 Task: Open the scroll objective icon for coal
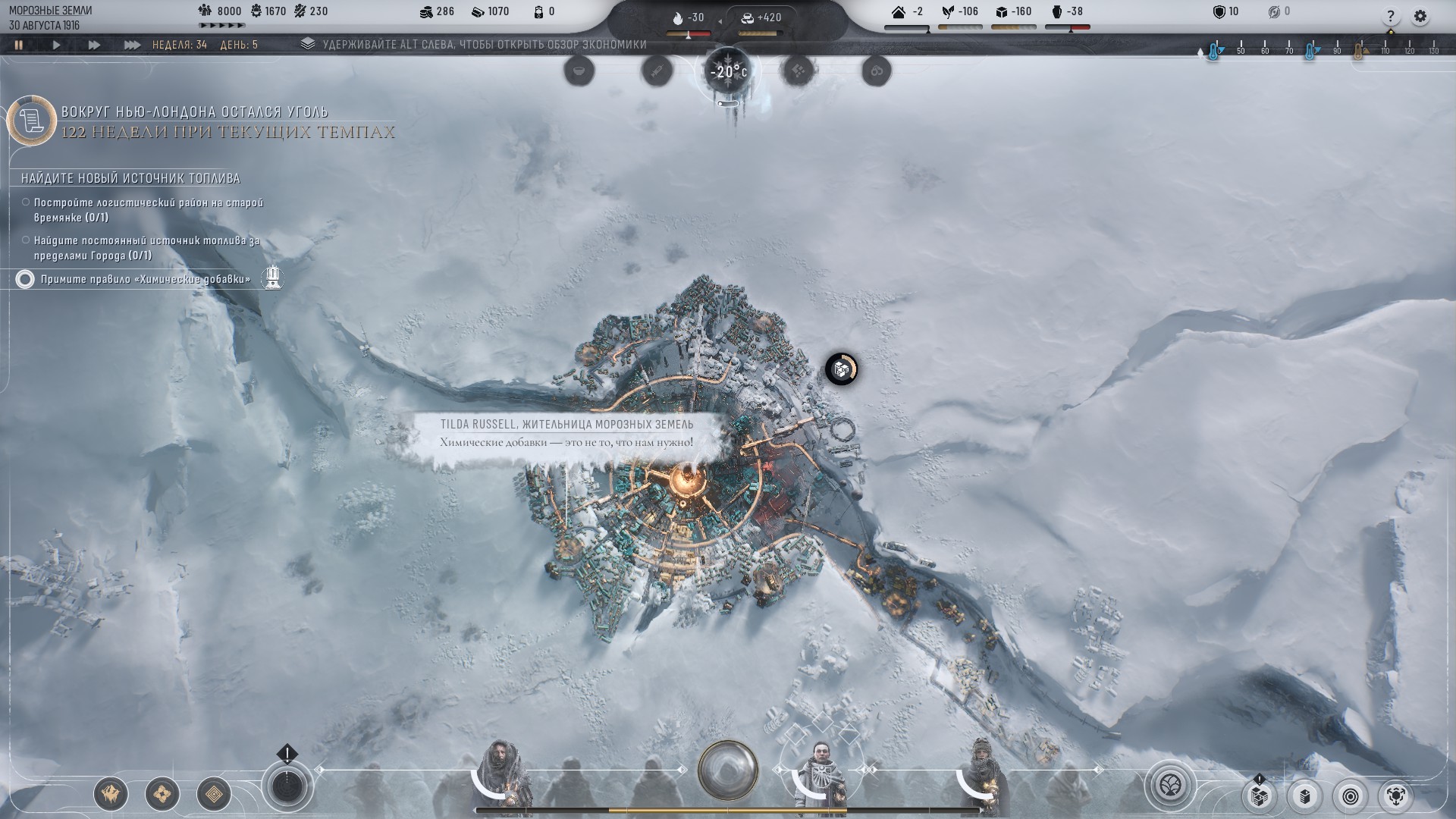point(32,120)
